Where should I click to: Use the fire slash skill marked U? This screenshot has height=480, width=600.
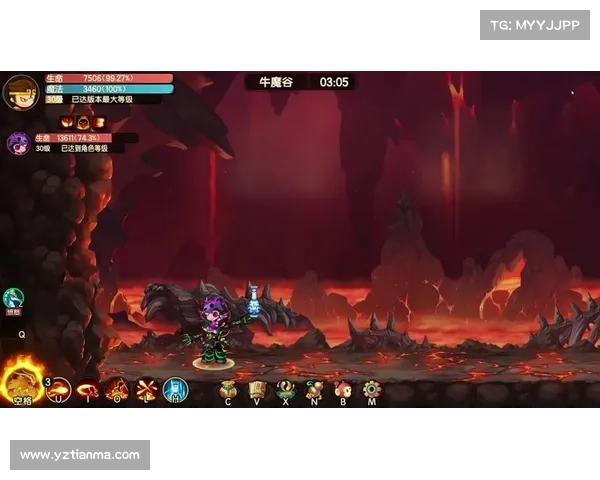(x=59, y=389)
